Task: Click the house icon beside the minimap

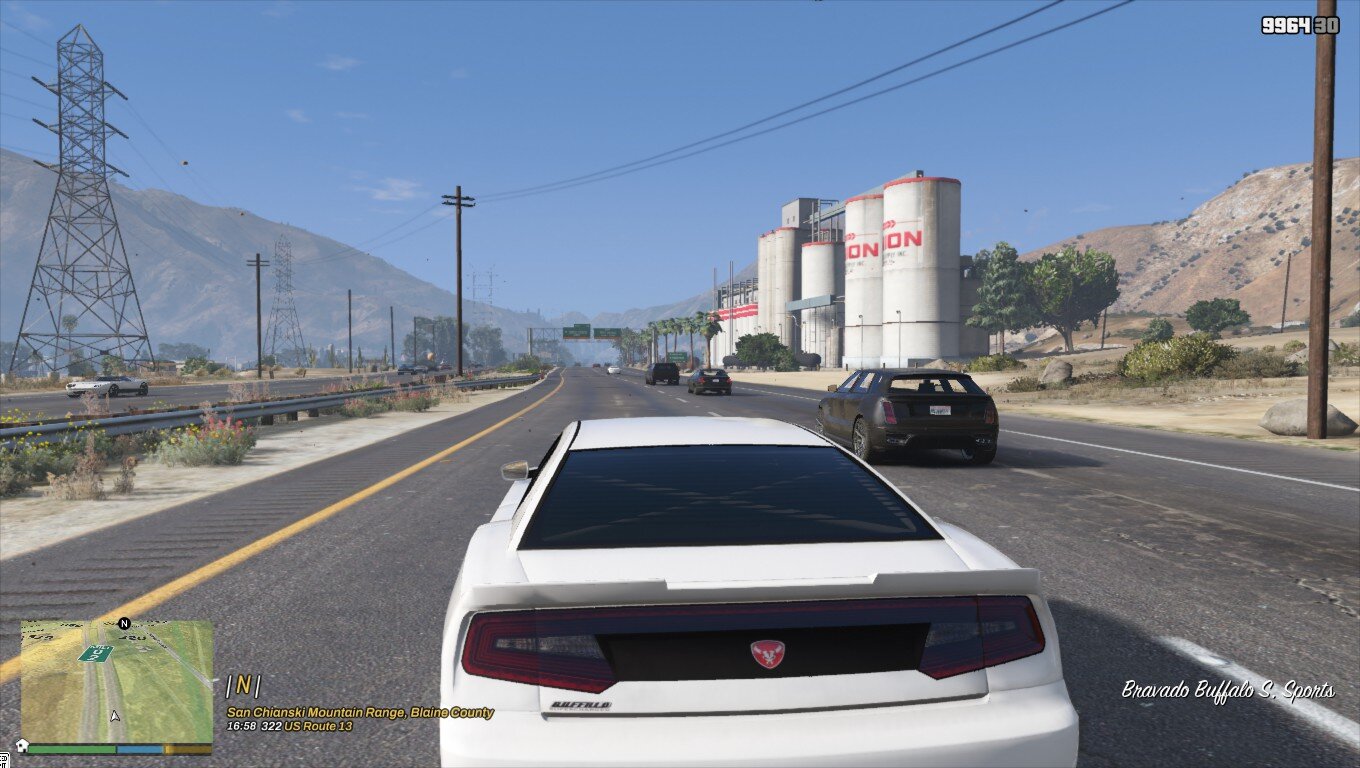Action: coord(20,746)
